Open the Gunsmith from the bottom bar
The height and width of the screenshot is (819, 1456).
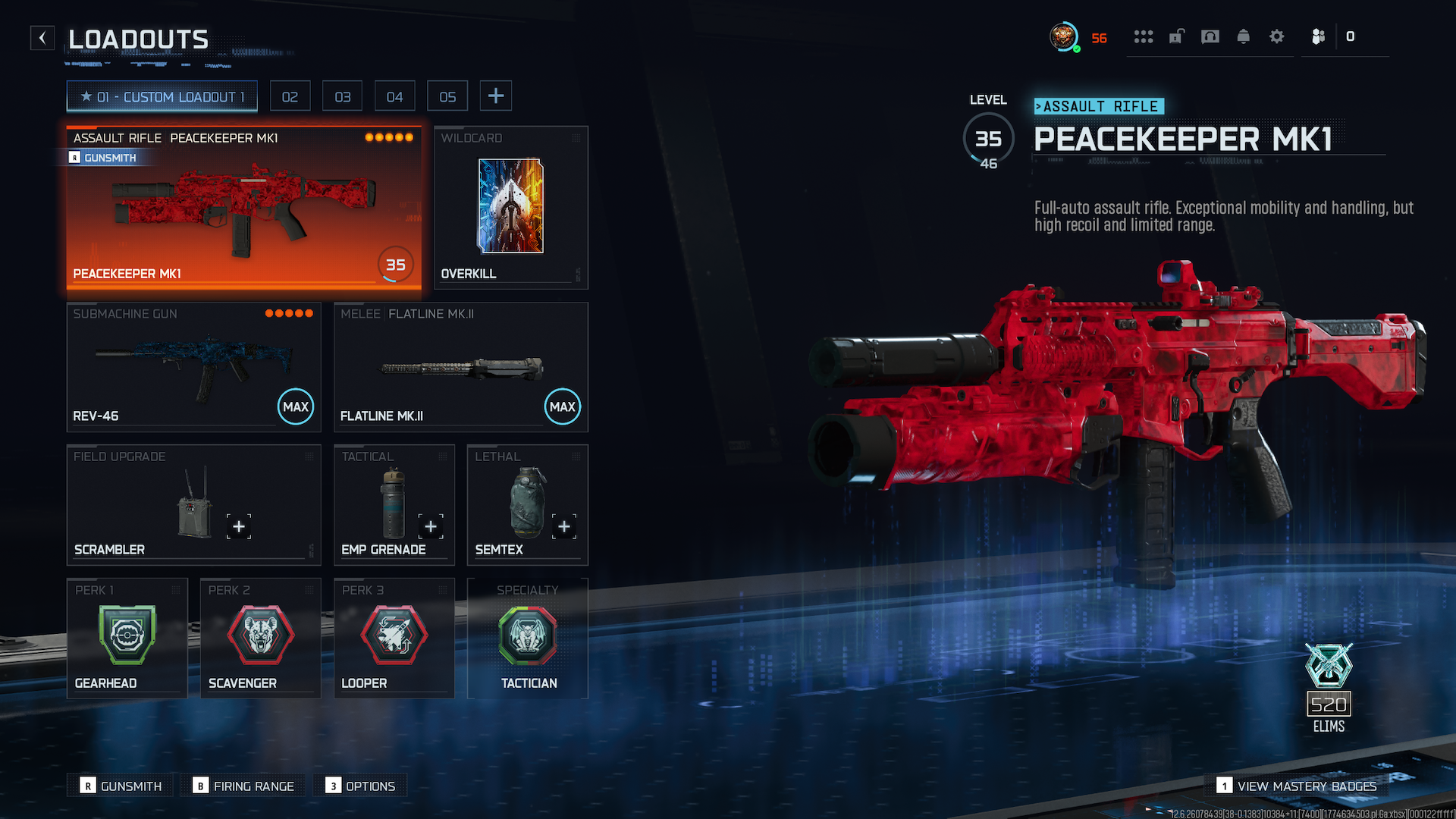(121, 786)
